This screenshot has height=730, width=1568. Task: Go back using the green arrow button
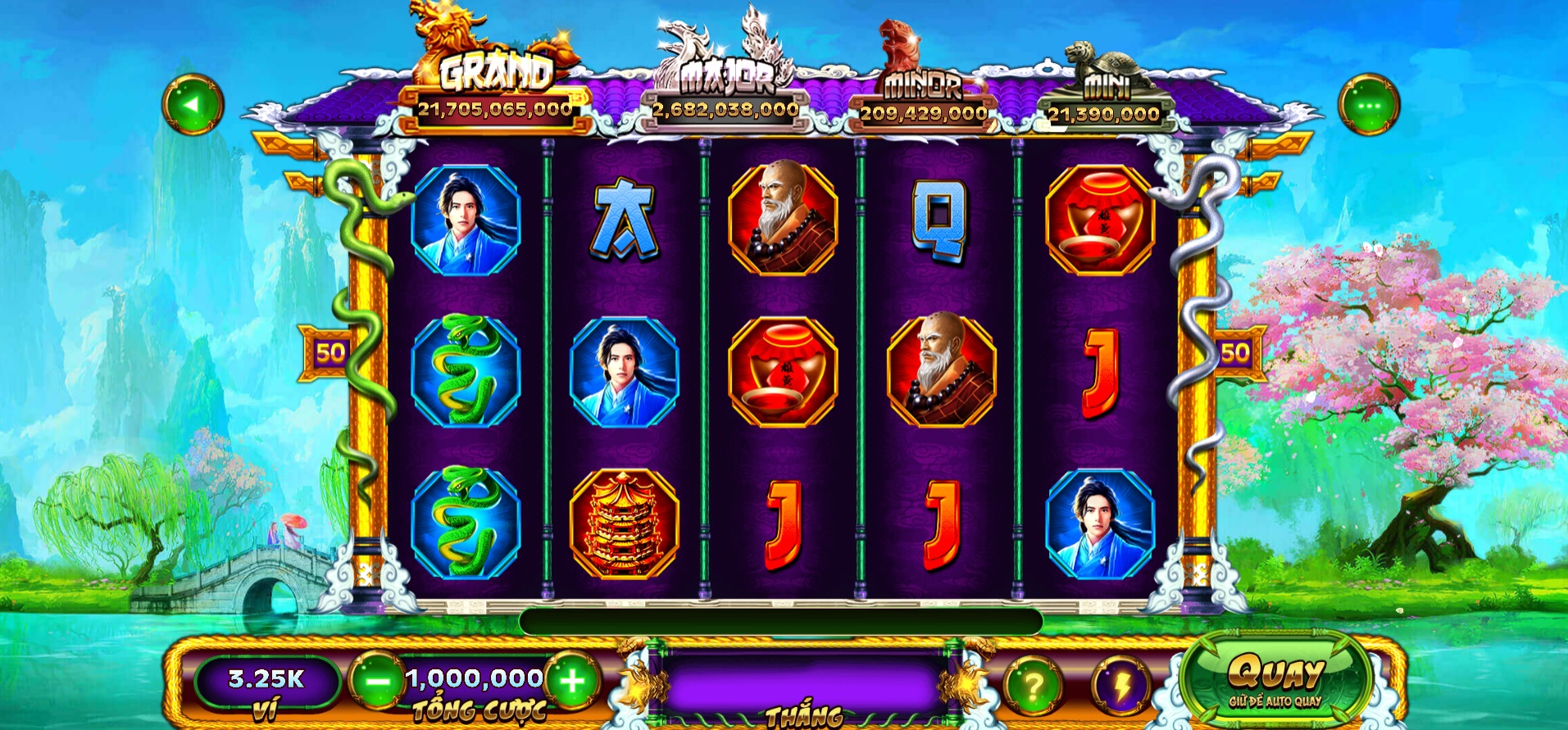193,105
